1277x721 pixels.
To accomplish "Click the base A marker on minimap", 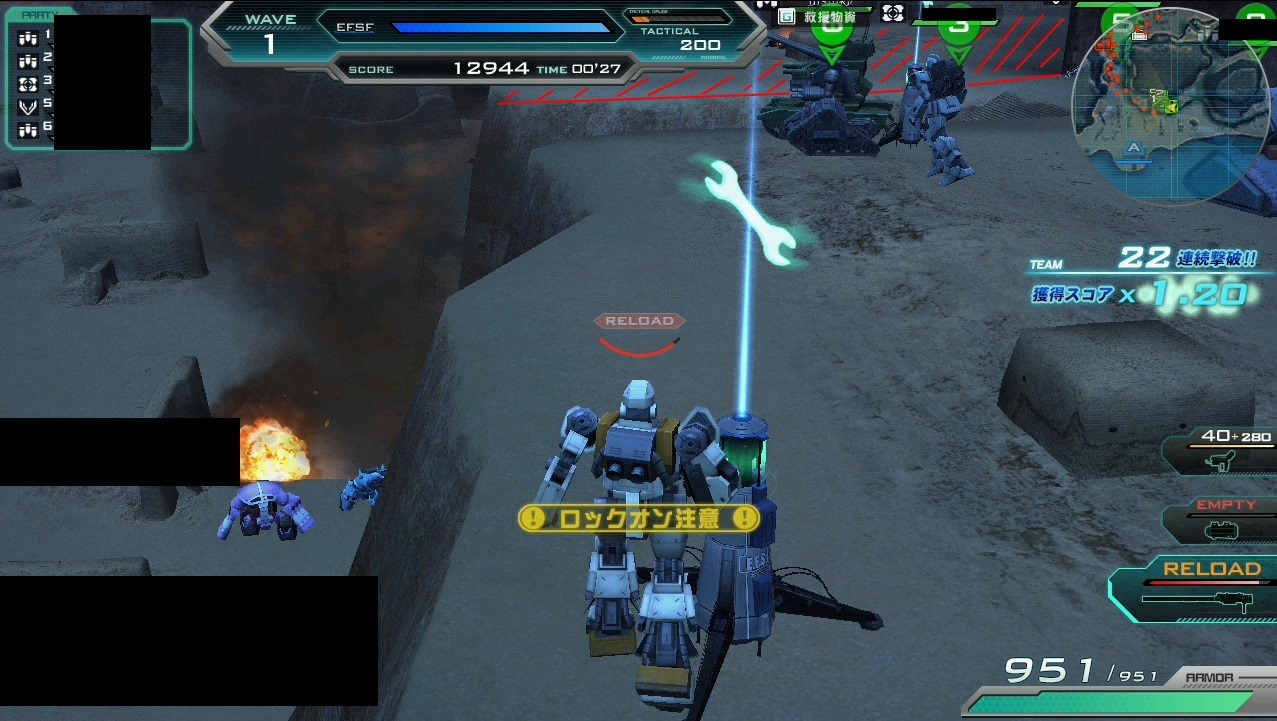I will click(1133, 148).
